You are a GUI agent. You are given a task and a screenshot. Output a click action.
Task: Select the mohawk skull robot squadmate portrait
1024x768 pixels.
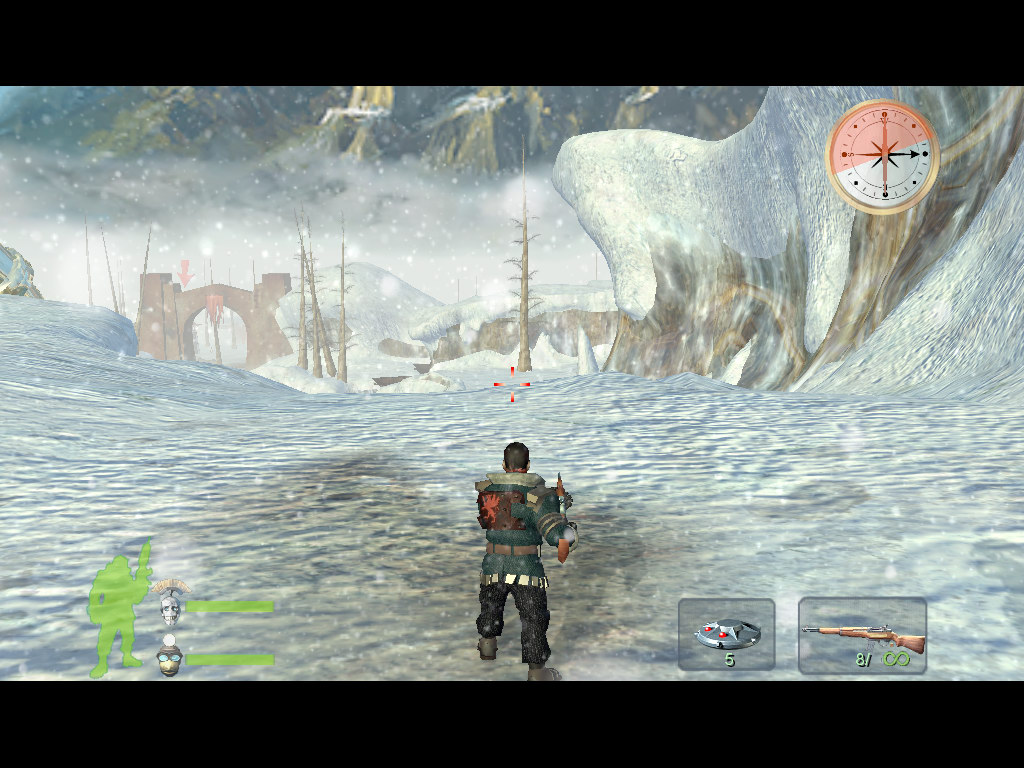point(169,601)
